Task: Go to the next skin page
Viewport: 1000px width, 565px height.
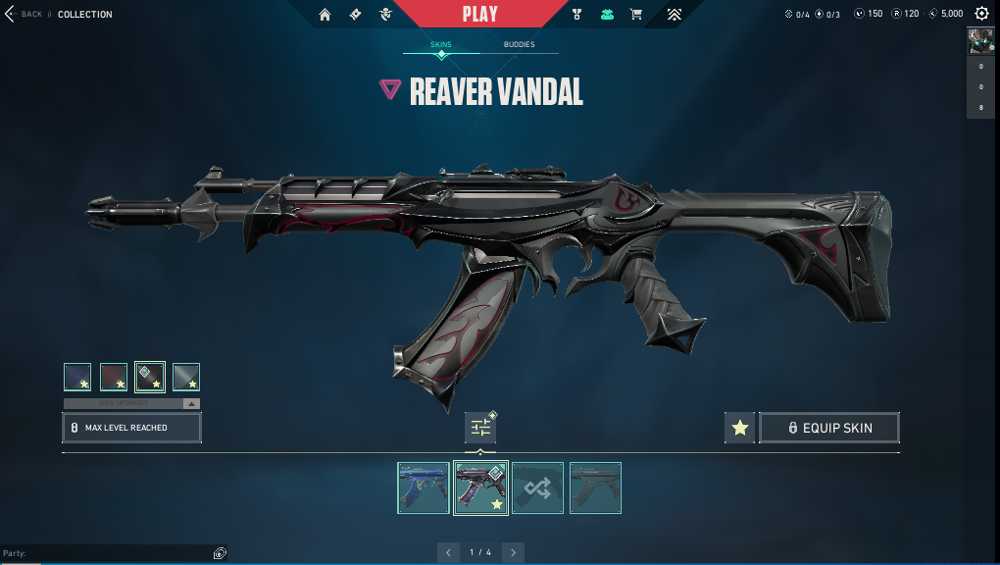Action: [x=513, y=552]
